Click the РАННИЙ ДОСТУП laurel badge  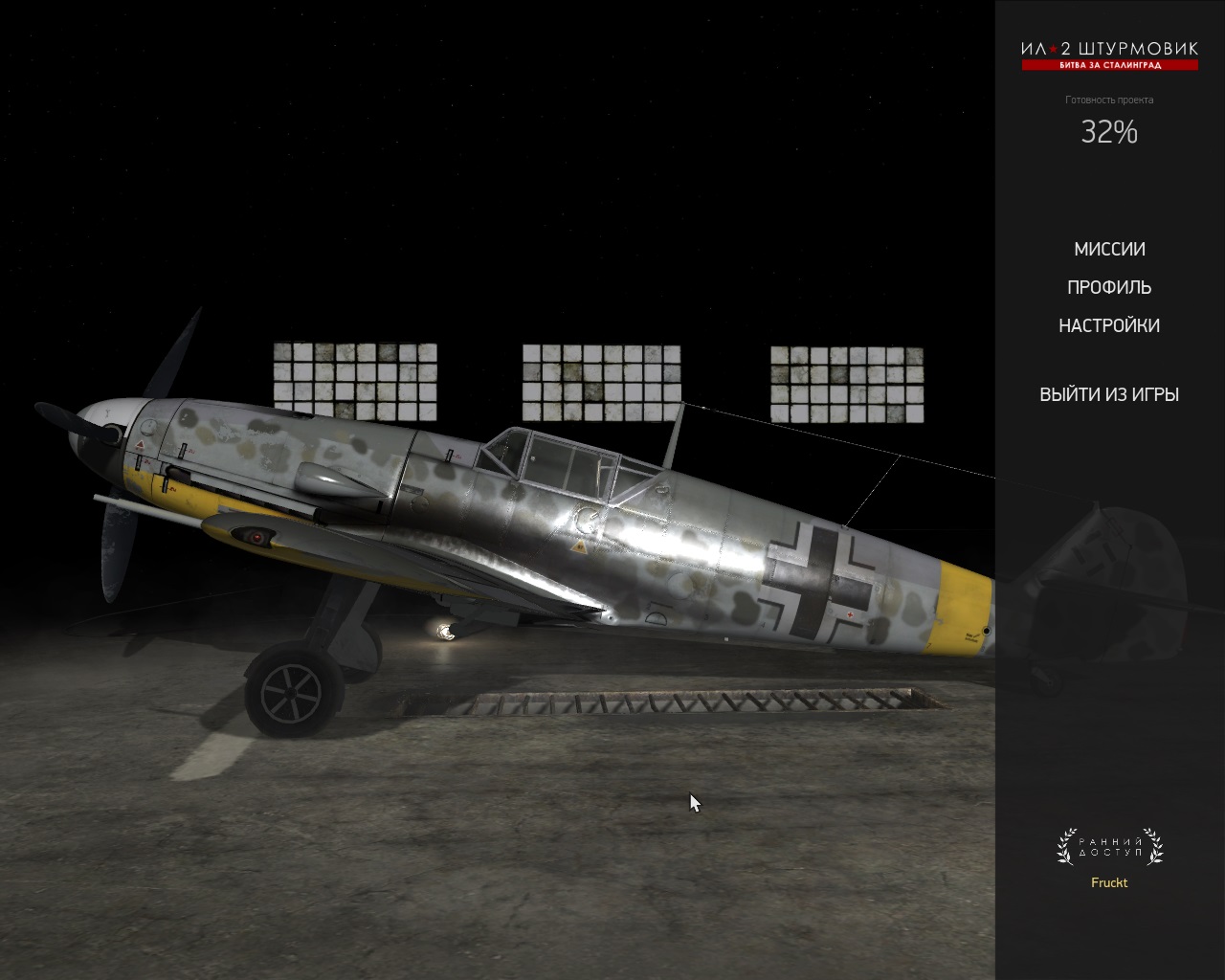[1109, 847]
